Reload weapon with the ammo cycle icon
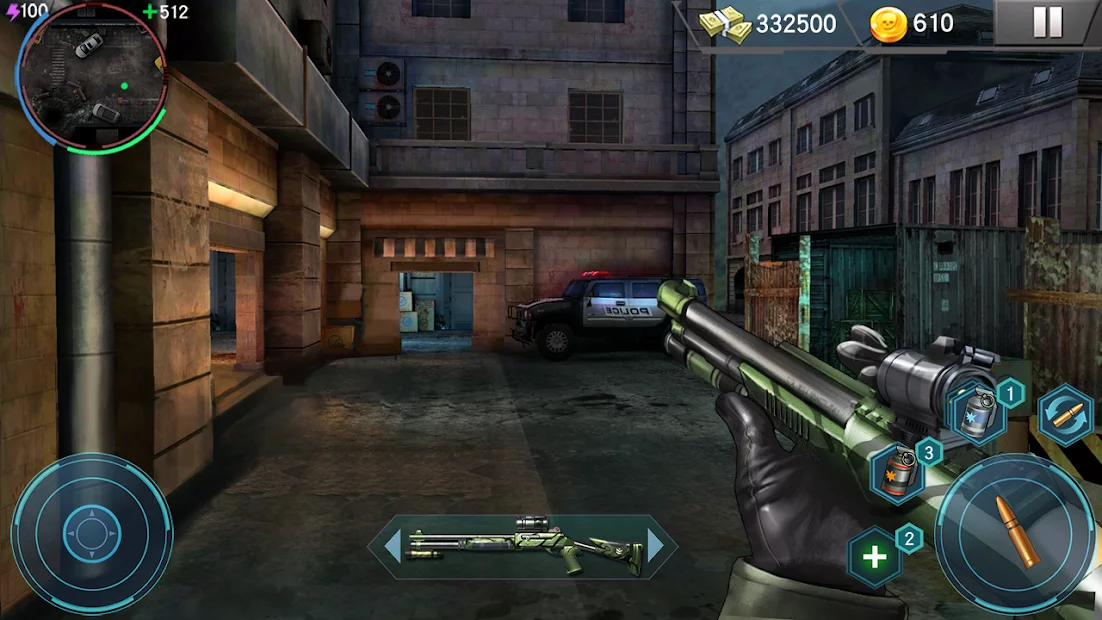The image size is (1102, 620). pos(1065,414)
